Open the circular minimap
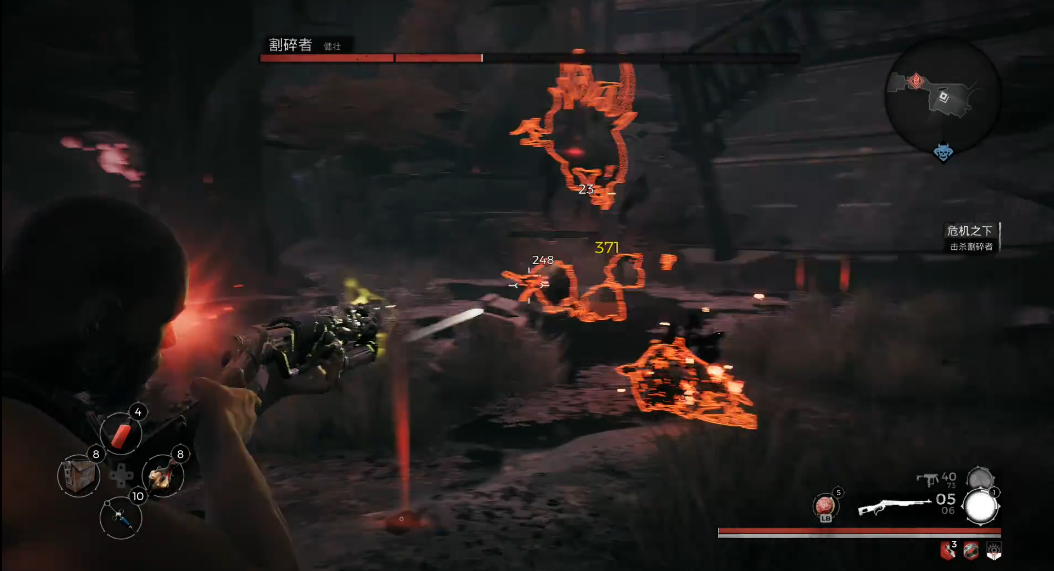 tap(942, 95)
